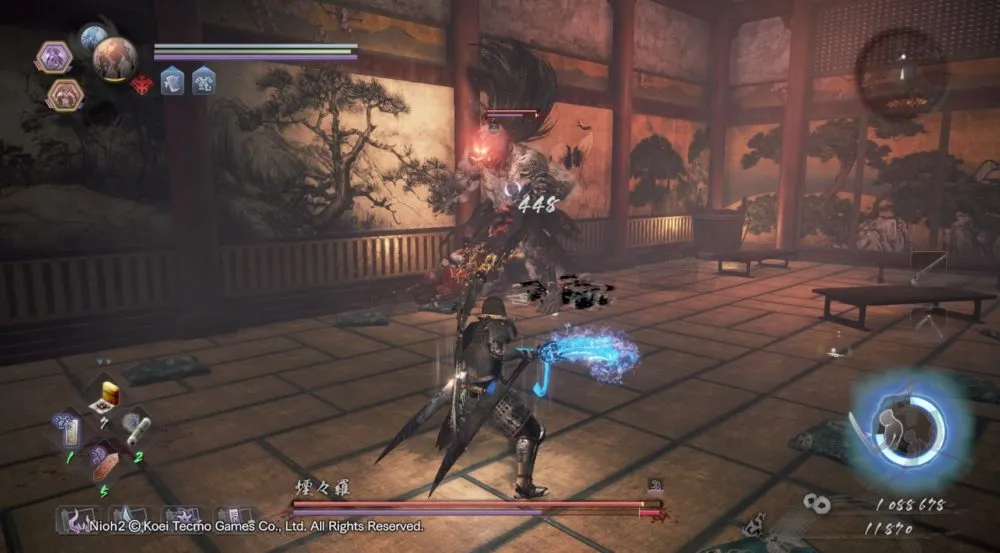Inspect the first blue buff status icon
The width and height of the screenshot is (1000, 553).
coord(172,80)
